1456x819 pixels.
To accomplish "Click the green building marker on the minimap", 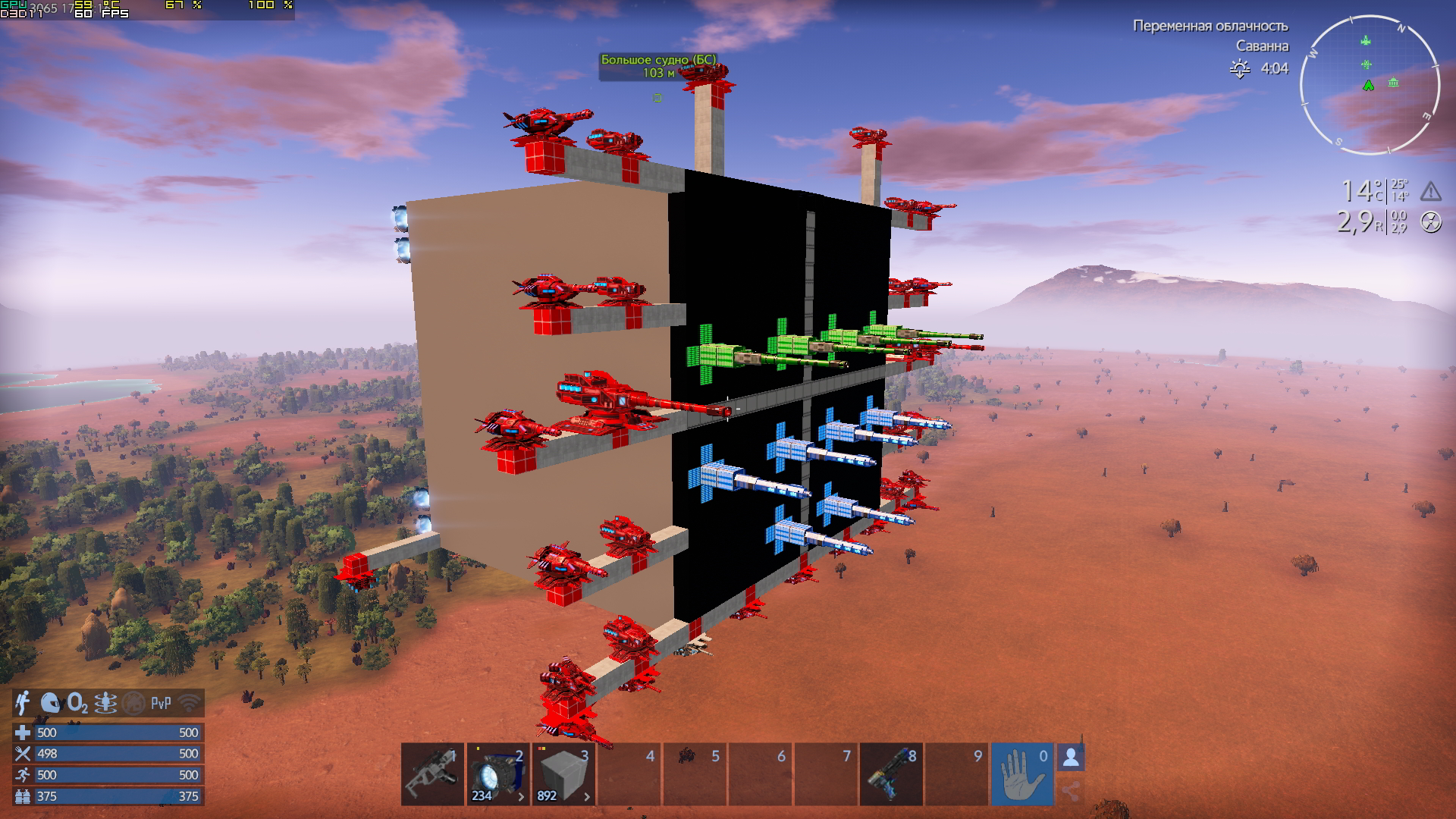I will pos(1393,83).
